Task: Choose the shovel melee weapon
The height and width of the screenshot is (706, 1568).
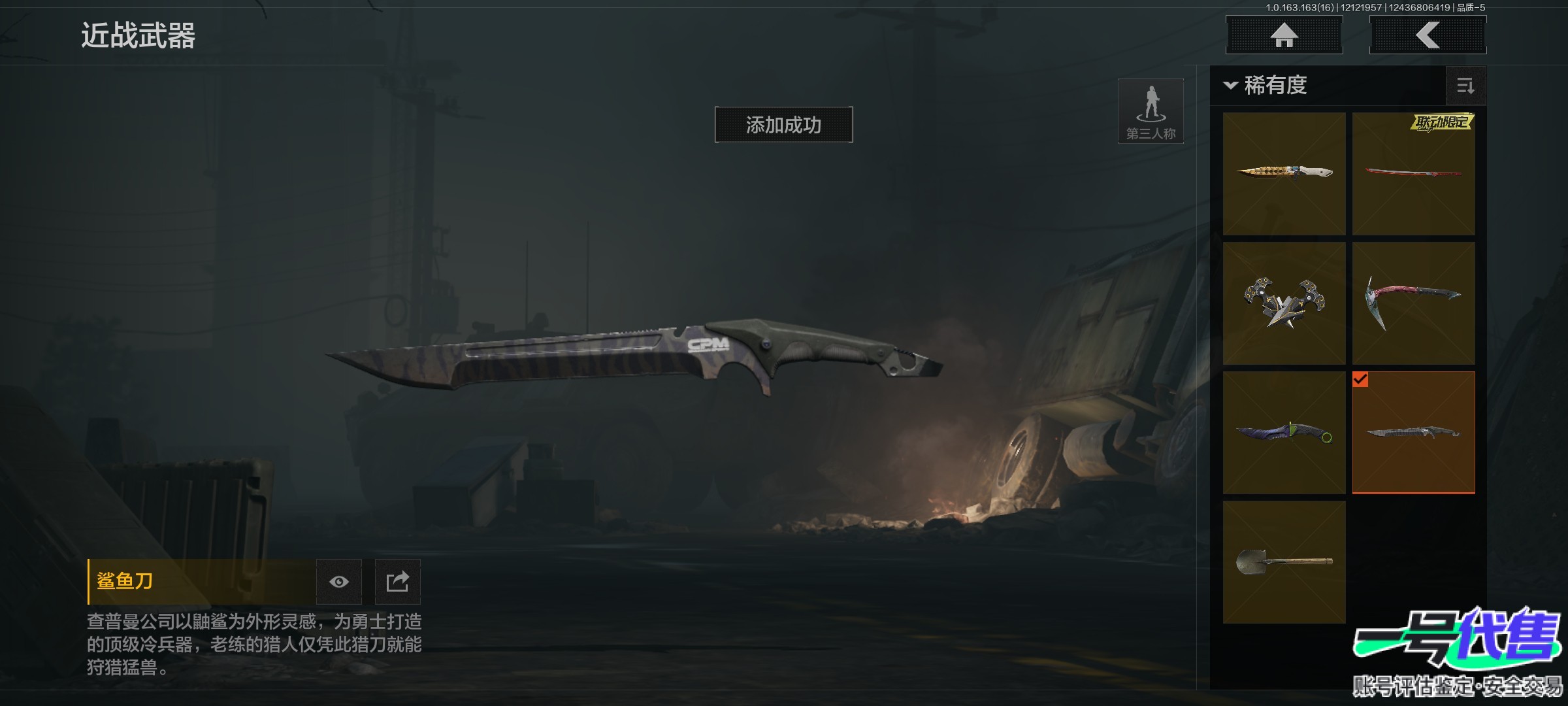Action: [x=1284, y=562]
